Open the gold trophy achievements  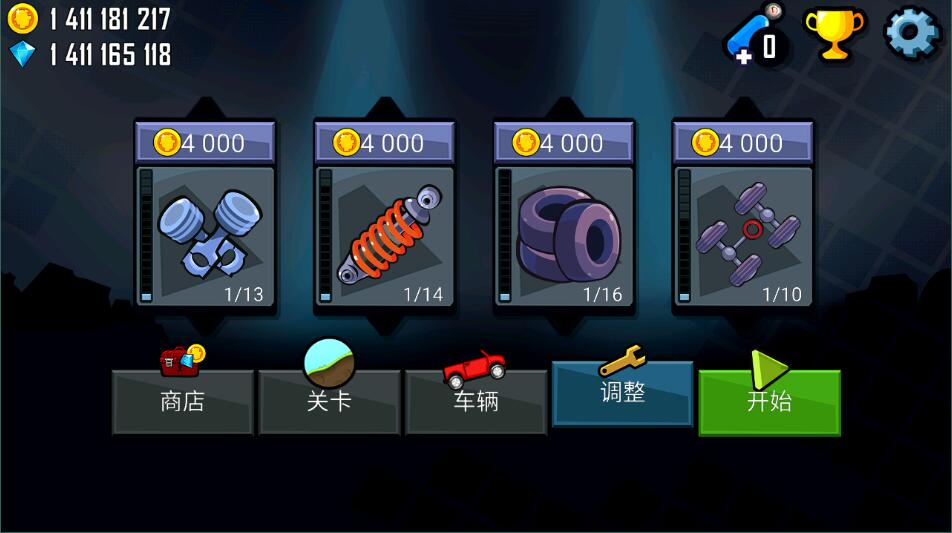pyautogui.click(x=834, y=34)
